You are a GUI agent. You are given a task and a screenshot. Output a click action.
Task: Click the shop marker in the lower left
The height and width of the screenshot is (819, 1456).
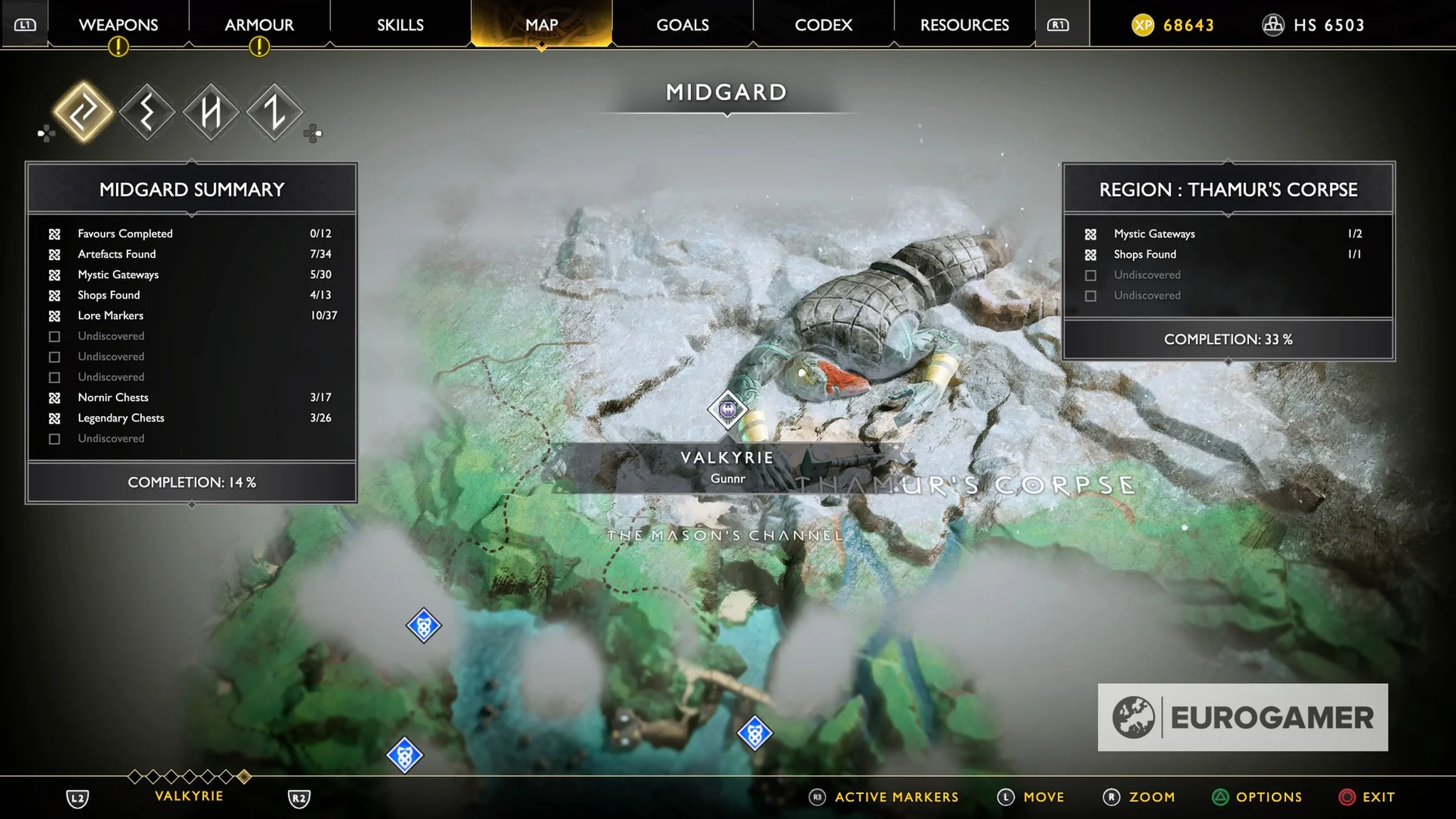pos(403,756)
